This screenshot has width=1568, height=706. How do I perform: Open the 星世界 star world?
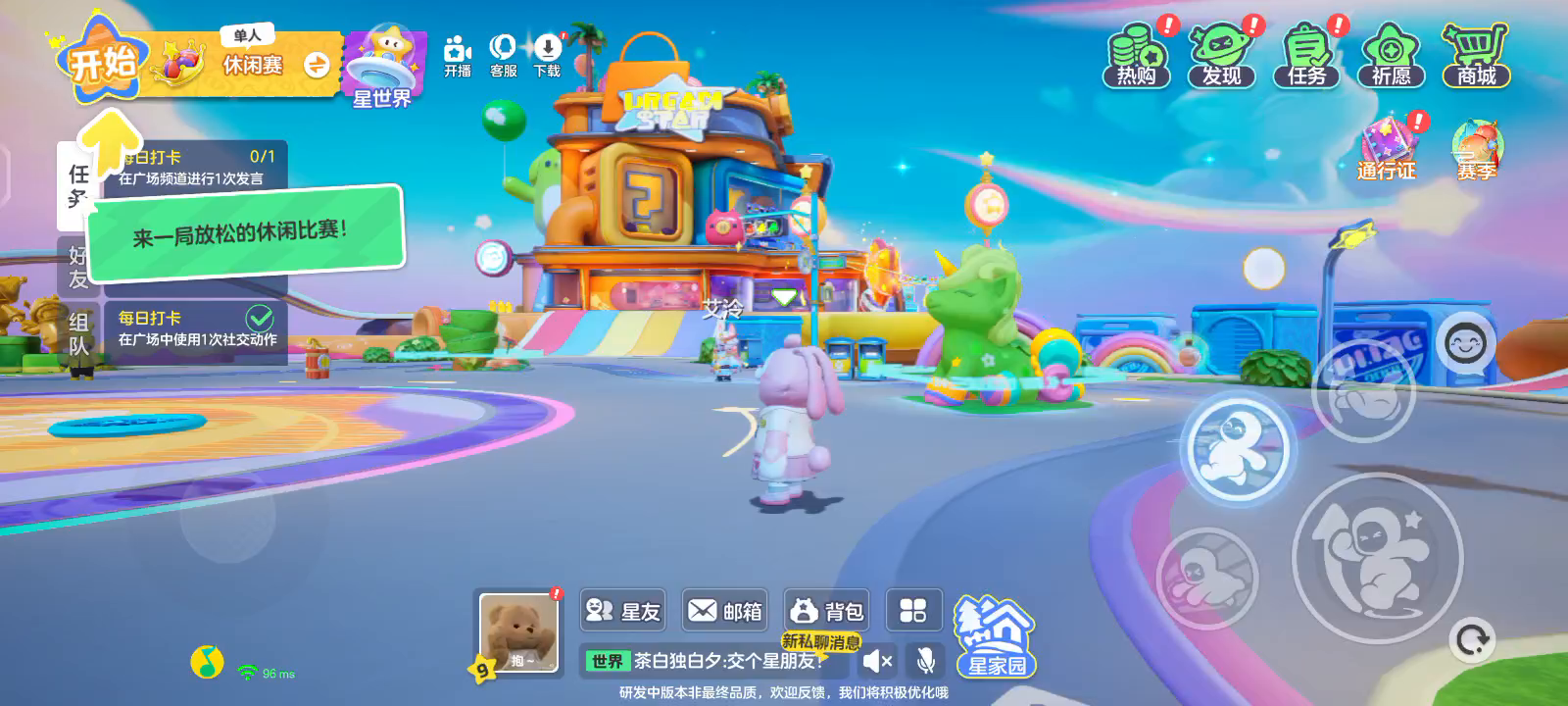(383, 67)
